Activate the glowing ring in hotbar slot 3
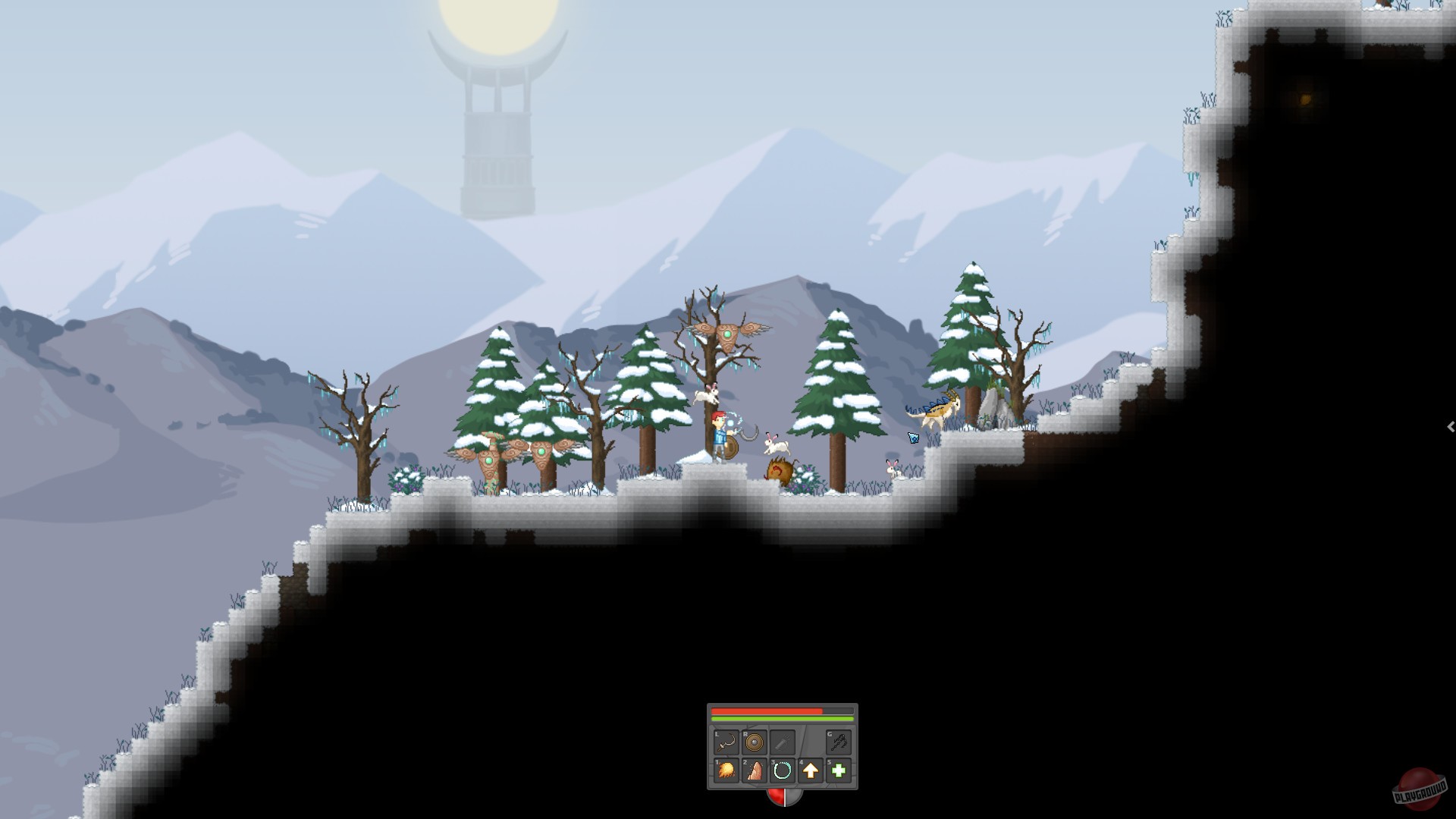 pyautogui.click(x=782, y=770)
